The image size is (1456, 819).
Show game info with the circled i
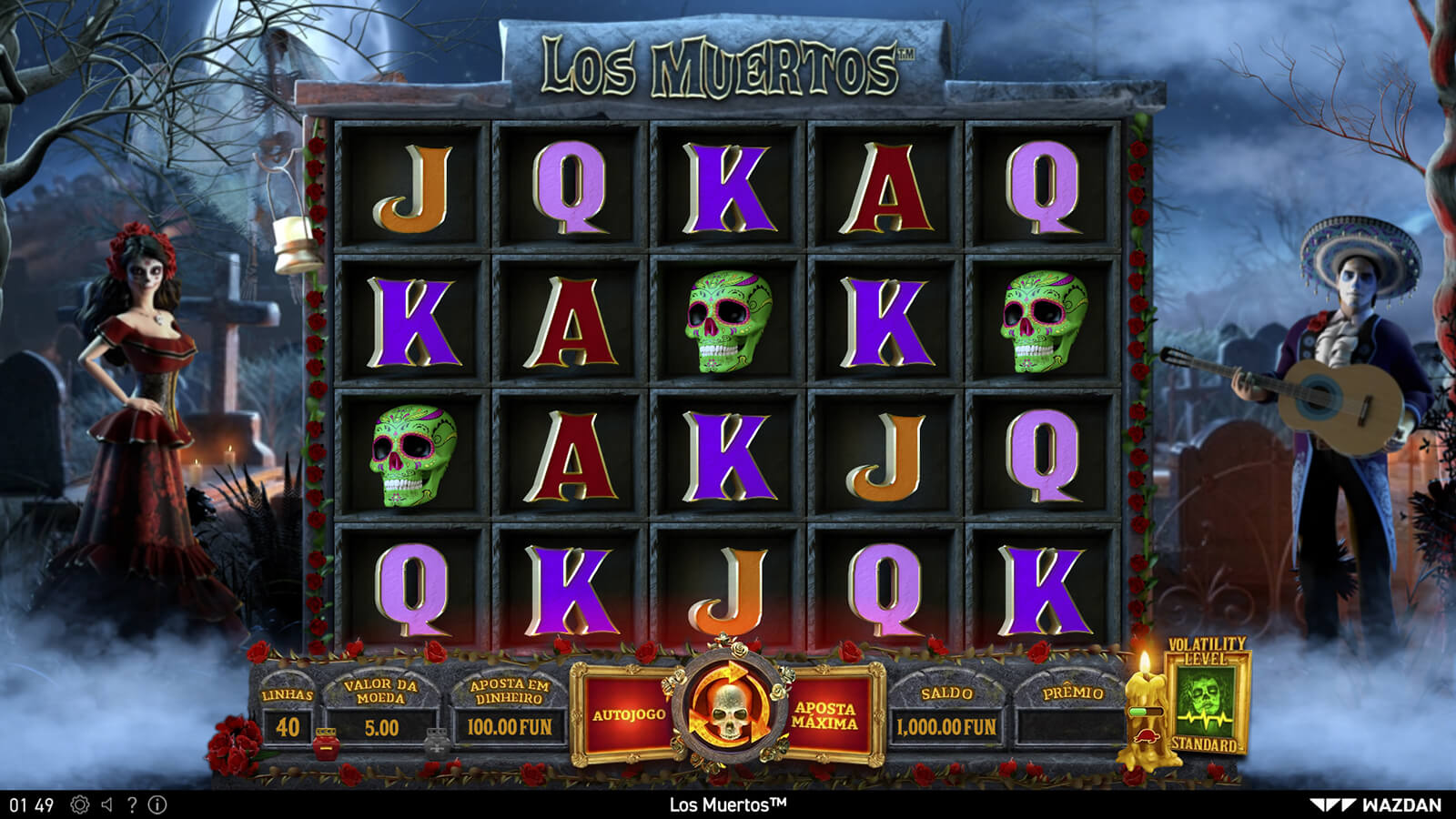[x=157, y=804]
